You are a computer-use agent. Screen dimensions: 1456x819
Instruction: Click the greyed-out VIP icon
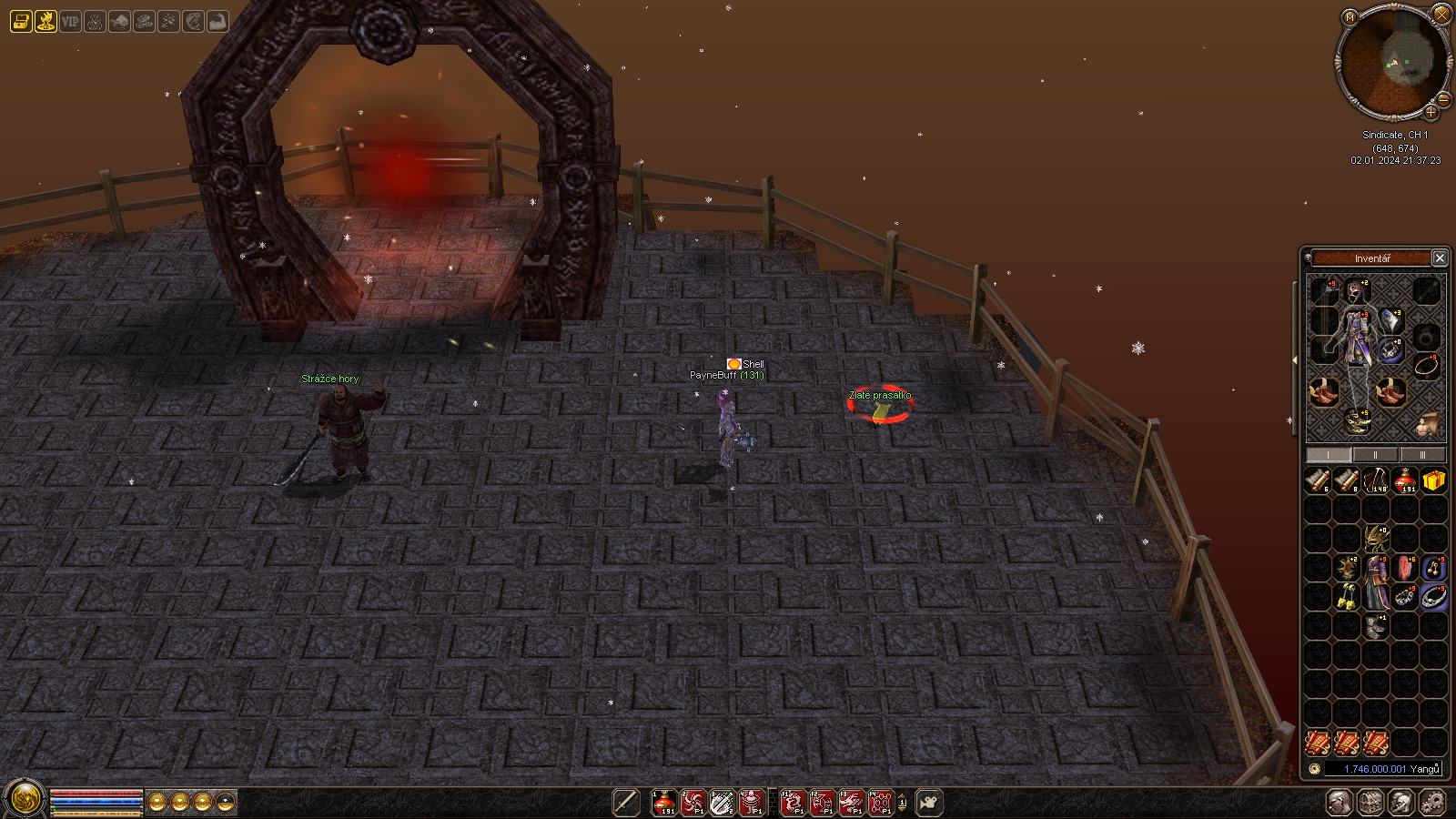click(70, 21)
